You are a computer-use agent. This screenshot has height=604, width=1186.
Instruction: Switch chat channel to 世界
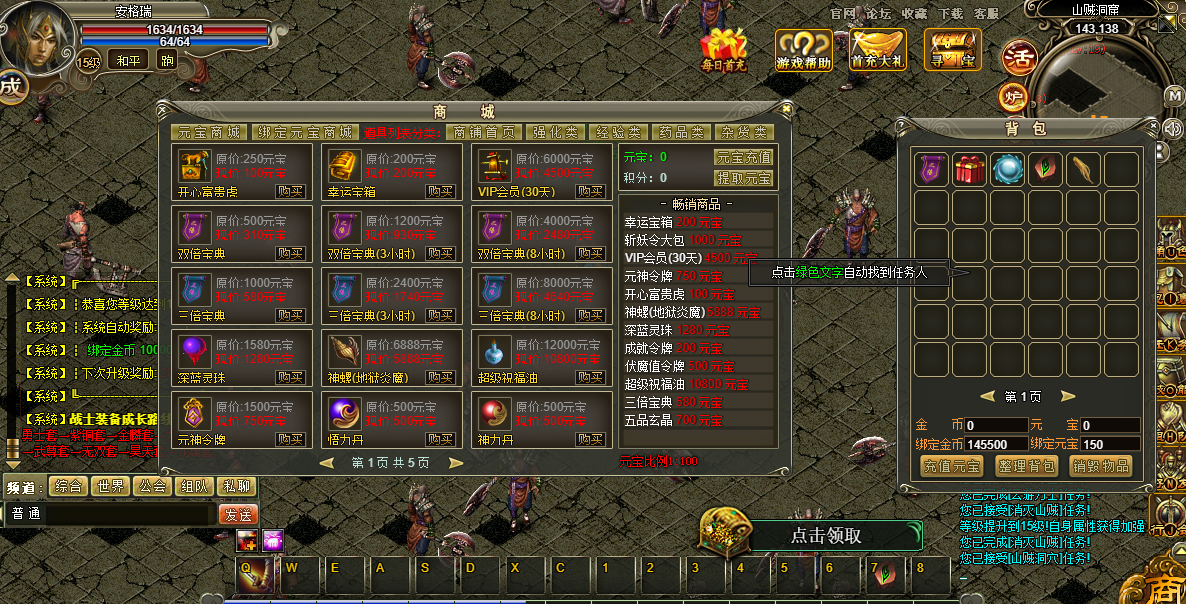[110, 487]
